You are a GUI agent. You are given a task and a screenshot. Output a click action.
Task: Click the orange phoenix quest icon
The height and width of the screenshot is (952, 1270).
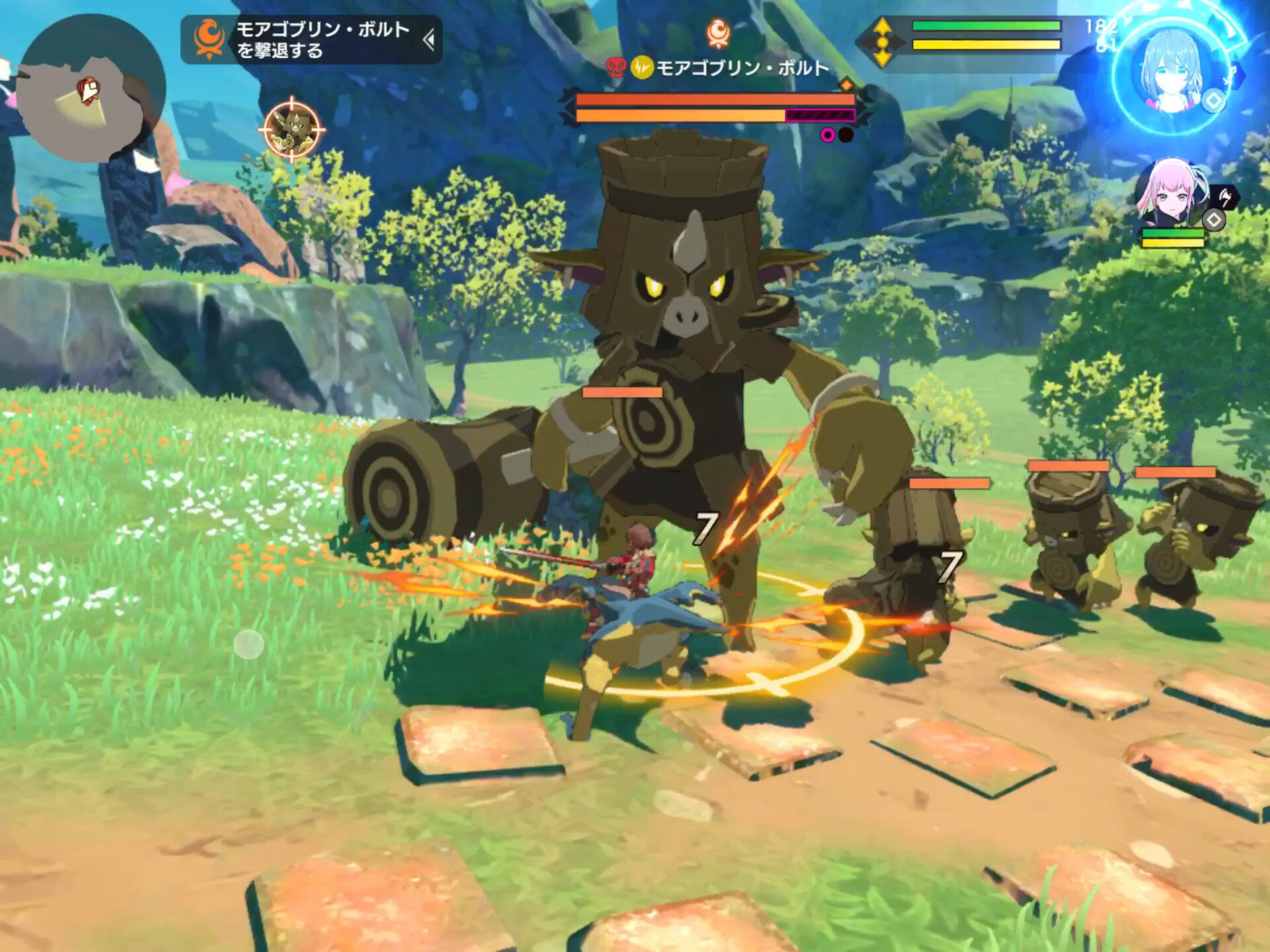[x=210, y=38]
